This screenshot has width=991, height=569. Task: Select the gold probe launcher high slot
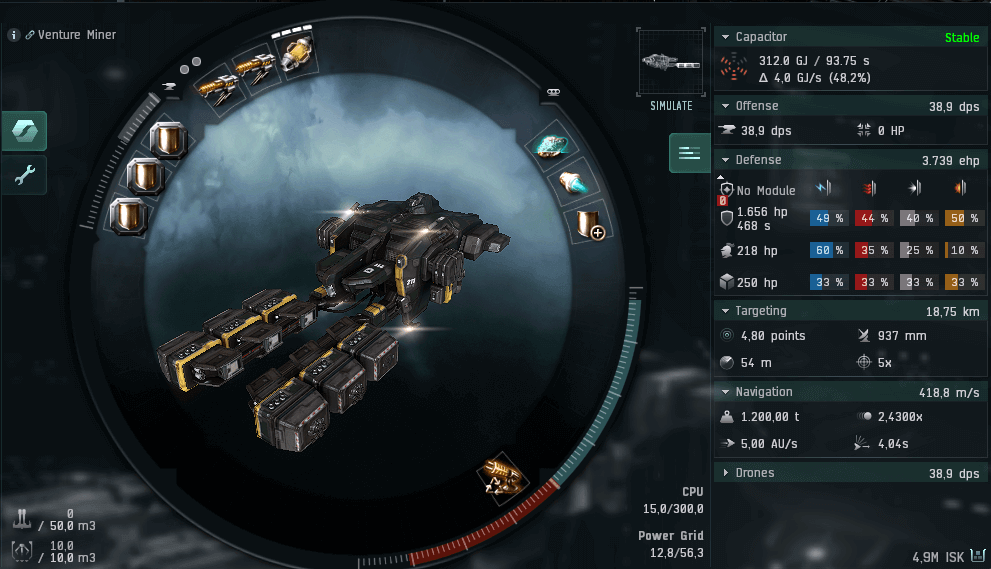click(296, 53)
